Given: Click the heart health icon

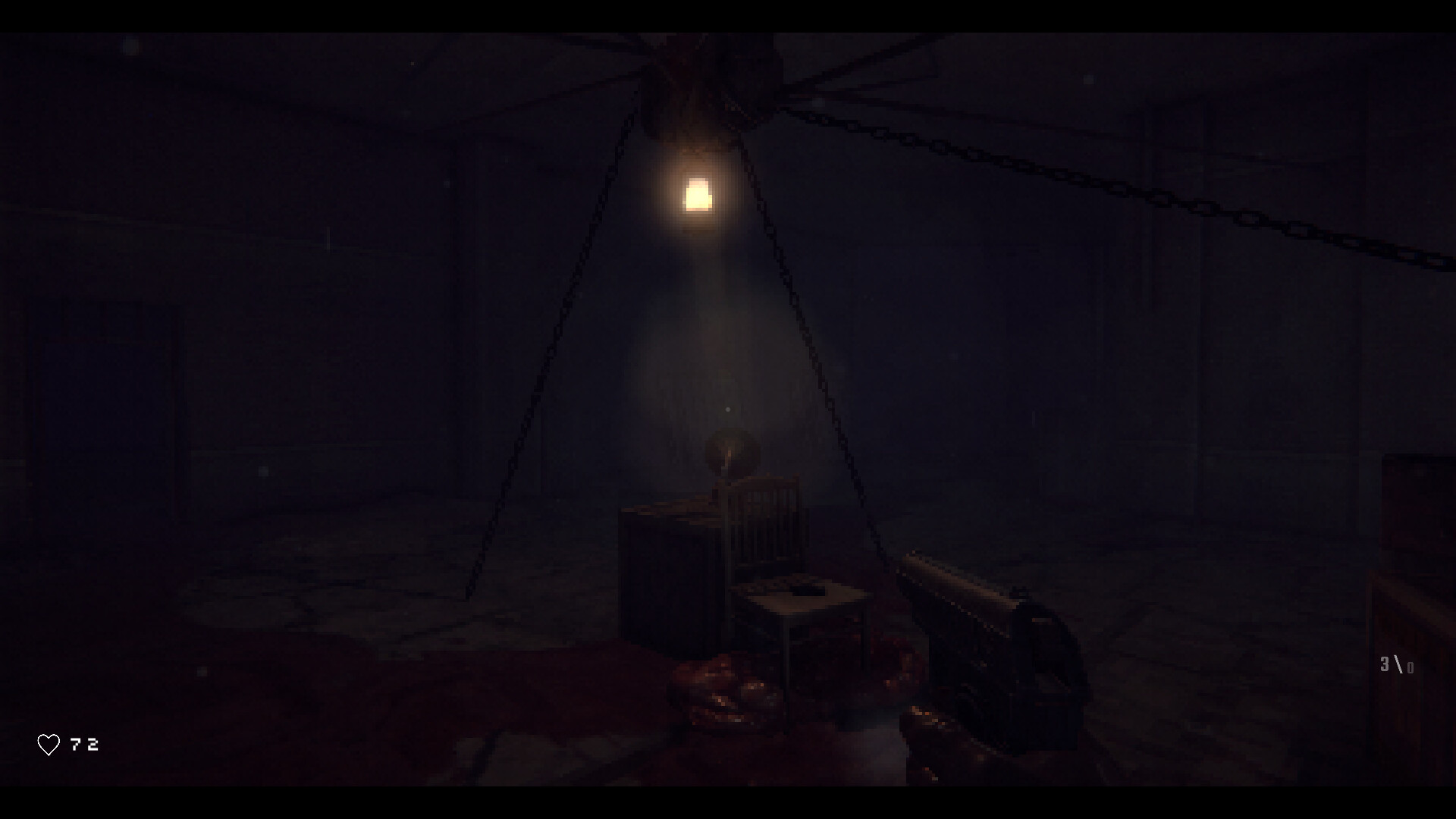Looking at the screenshot, I should (x=49, y=744).
